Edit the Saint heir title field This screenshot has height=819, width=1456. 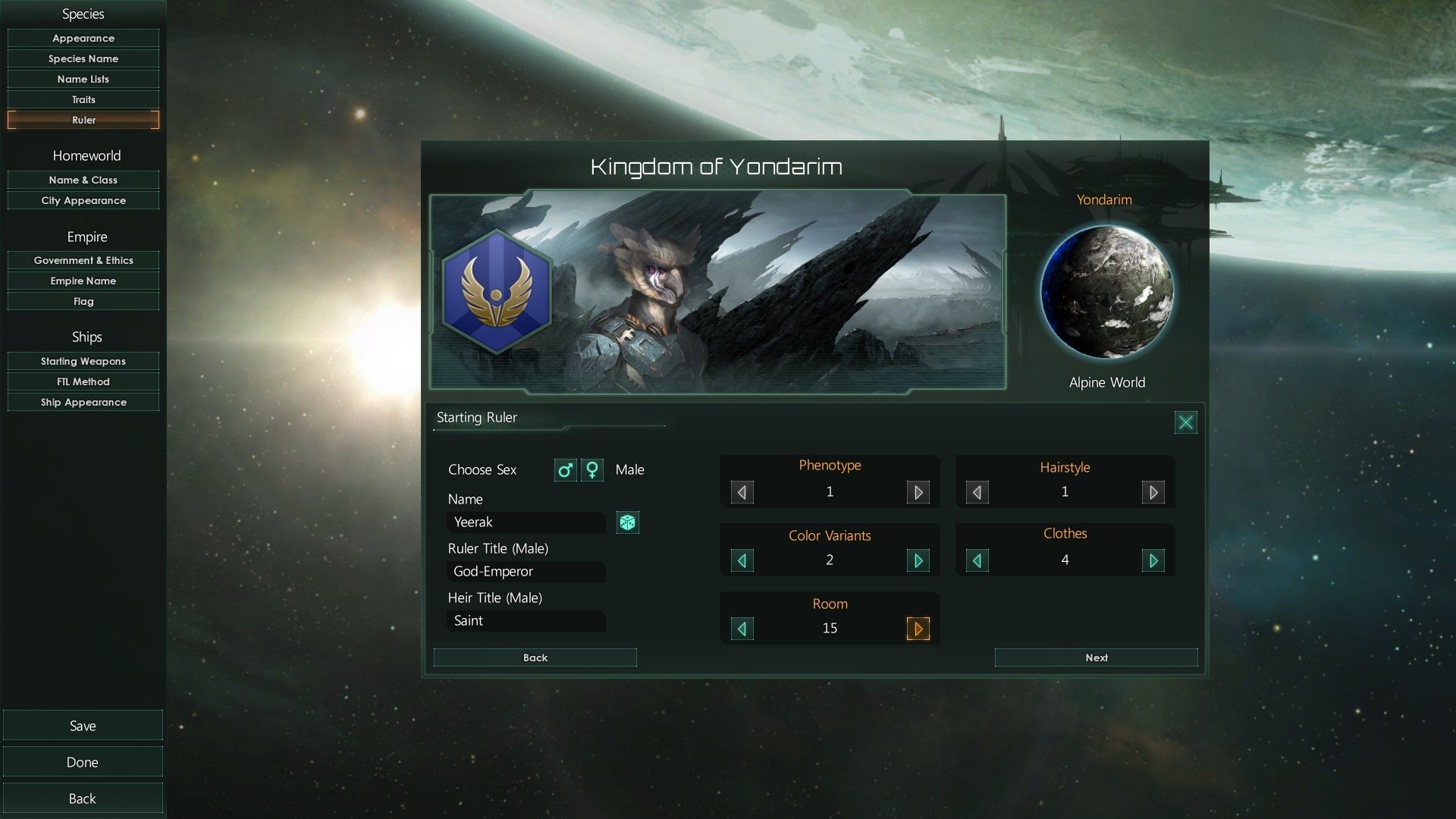point(526,621)
